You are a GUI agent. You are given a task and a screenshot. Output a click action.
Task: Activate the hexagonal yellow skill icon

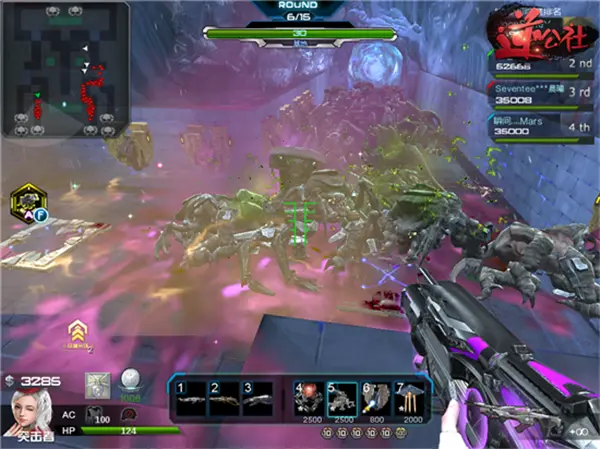[25, 203]
